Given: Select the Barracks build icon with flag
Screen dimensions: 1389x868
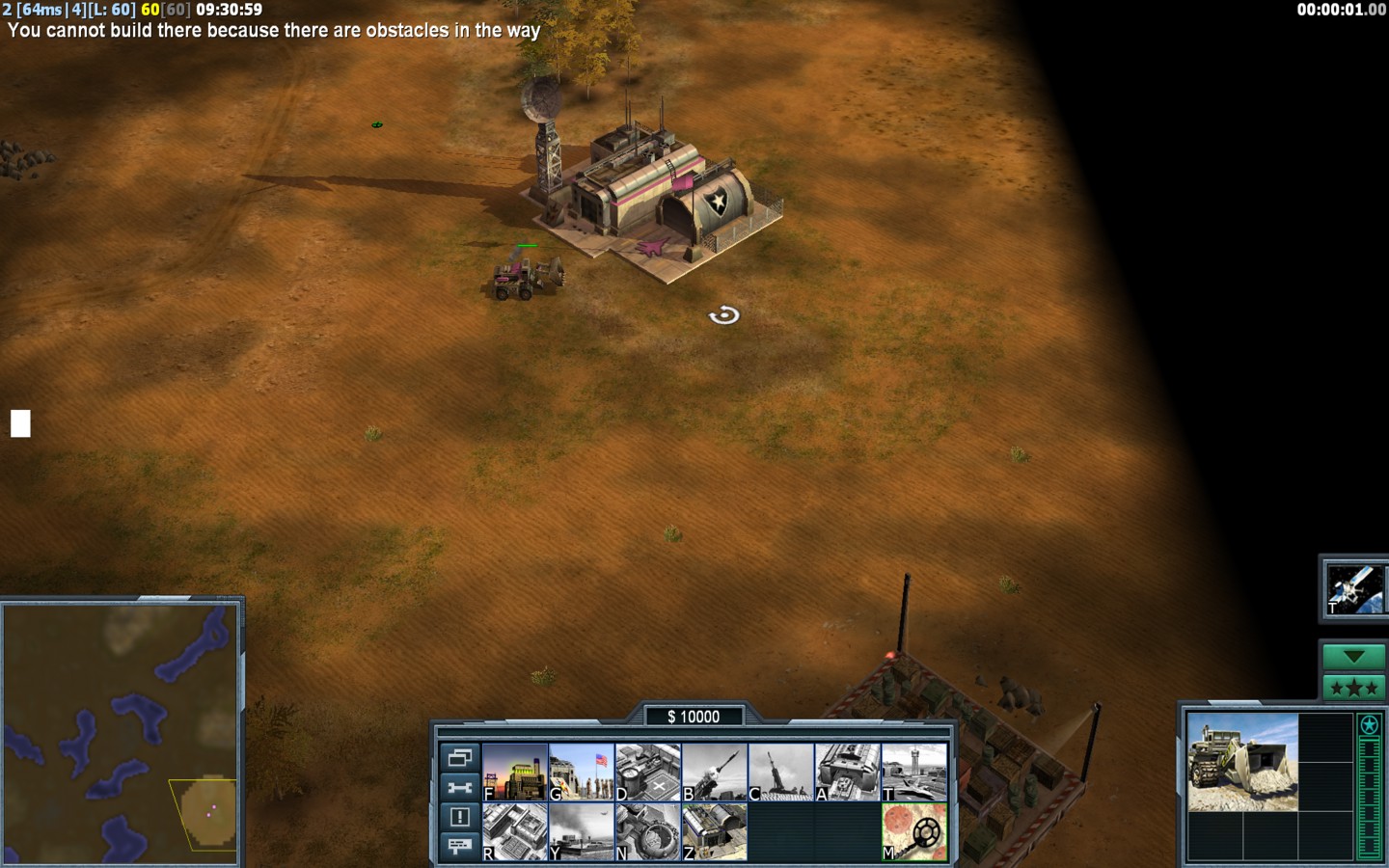Looking at the screenshot, I should tap(582, 772).
